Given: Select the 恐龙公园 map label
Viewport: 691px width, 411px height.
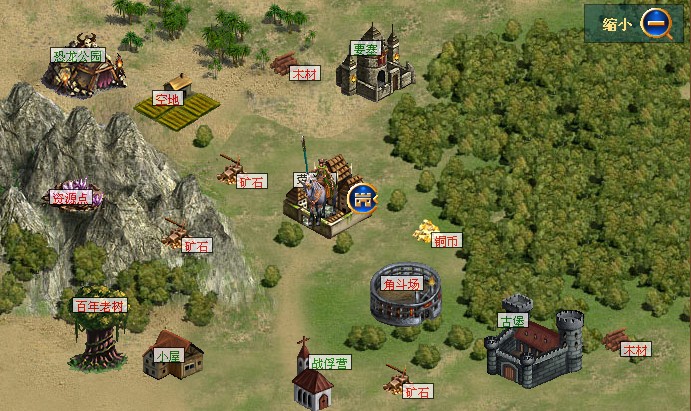Looking at the screenshot, I should pos(76,55).
